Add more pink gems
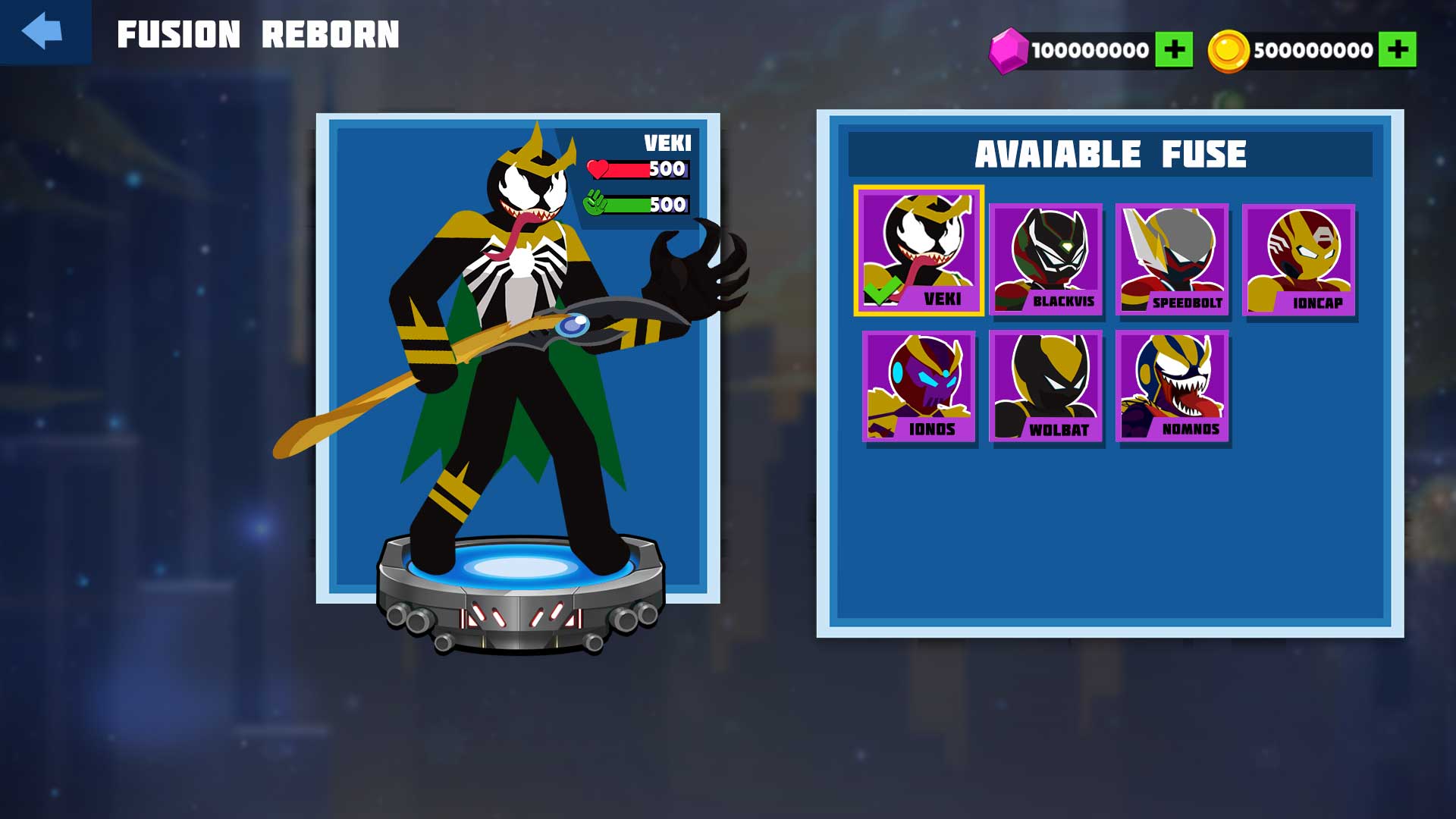Screen dimensions: 1456x819 pyautogui.click(x=1173, y=50)
